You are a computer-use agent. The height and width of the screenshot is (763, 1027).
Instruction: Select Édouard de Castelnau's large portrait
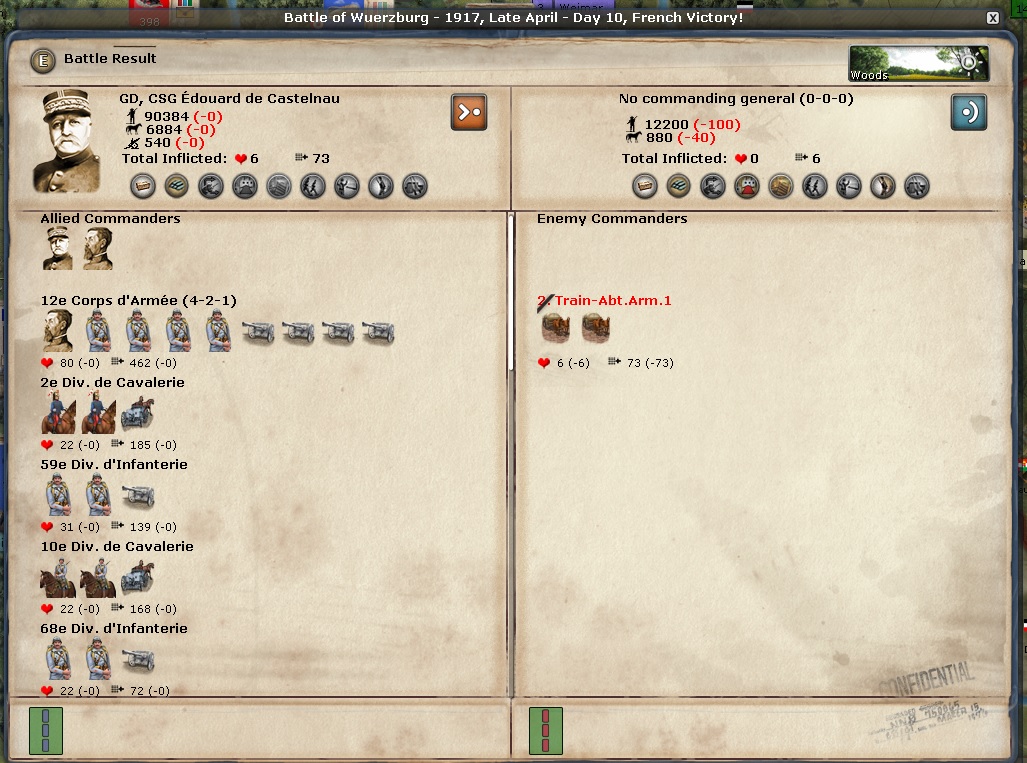[67, 142]
